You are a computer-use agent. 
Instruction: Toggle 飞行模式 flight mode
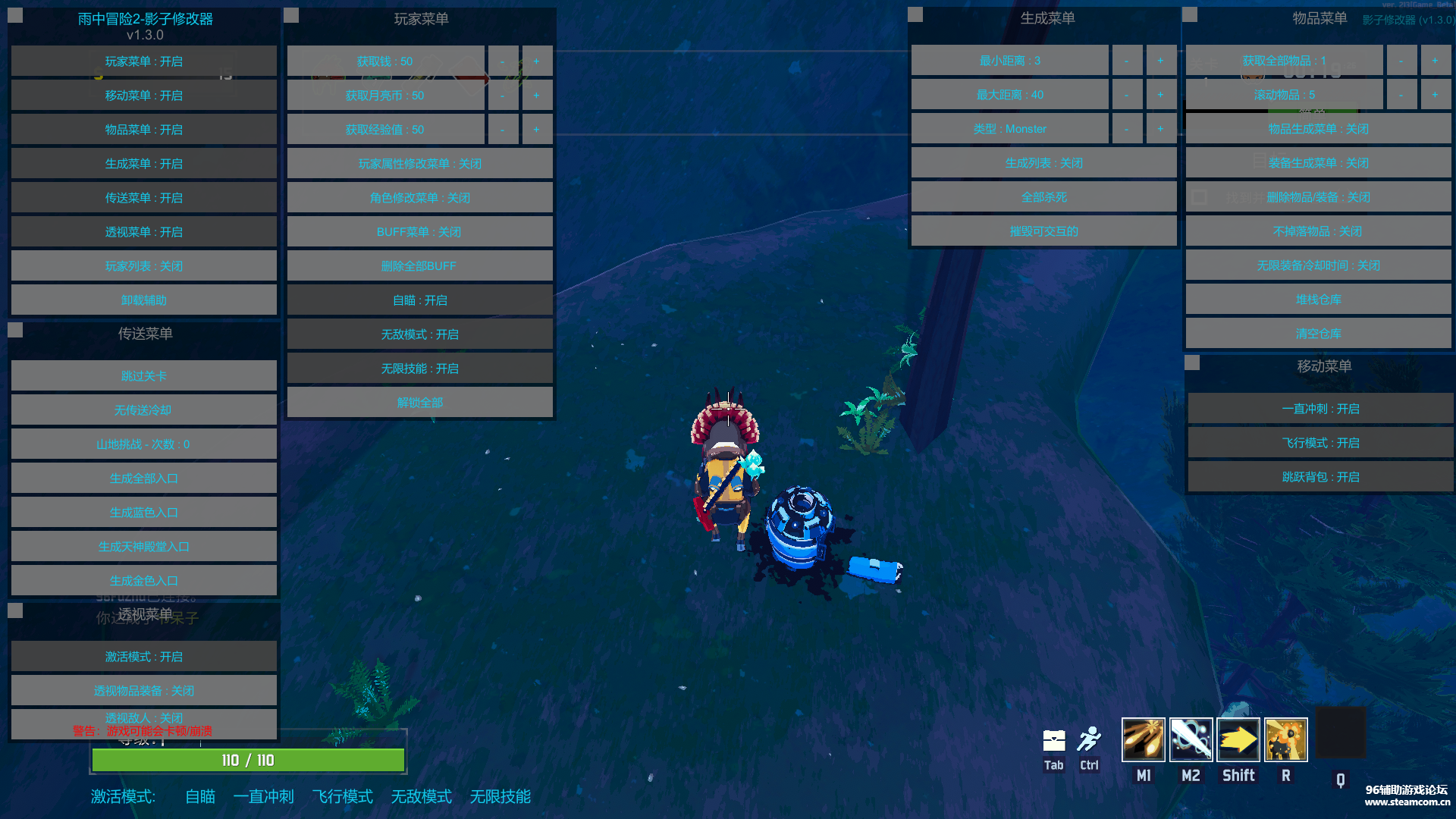(x=1320, y=443)
